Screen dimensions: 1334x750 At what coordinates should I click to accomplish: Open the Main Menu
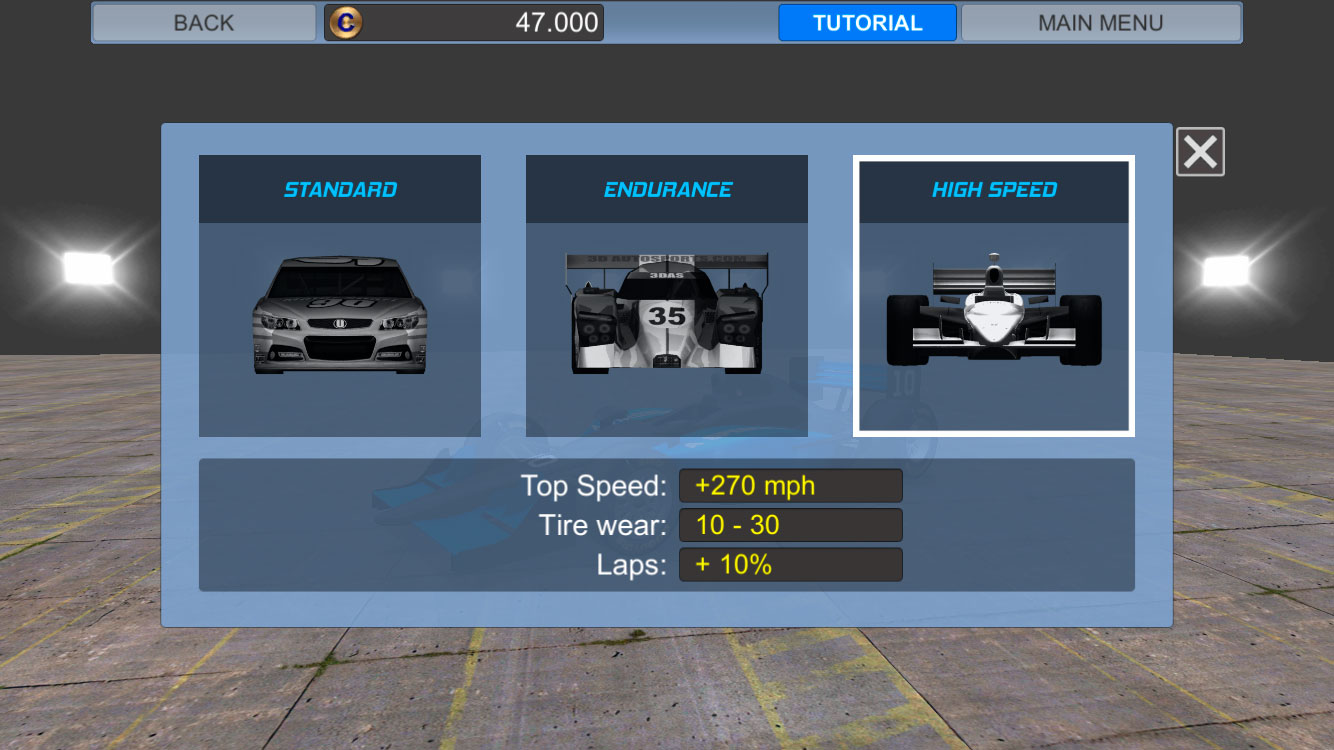point(1101,22)
